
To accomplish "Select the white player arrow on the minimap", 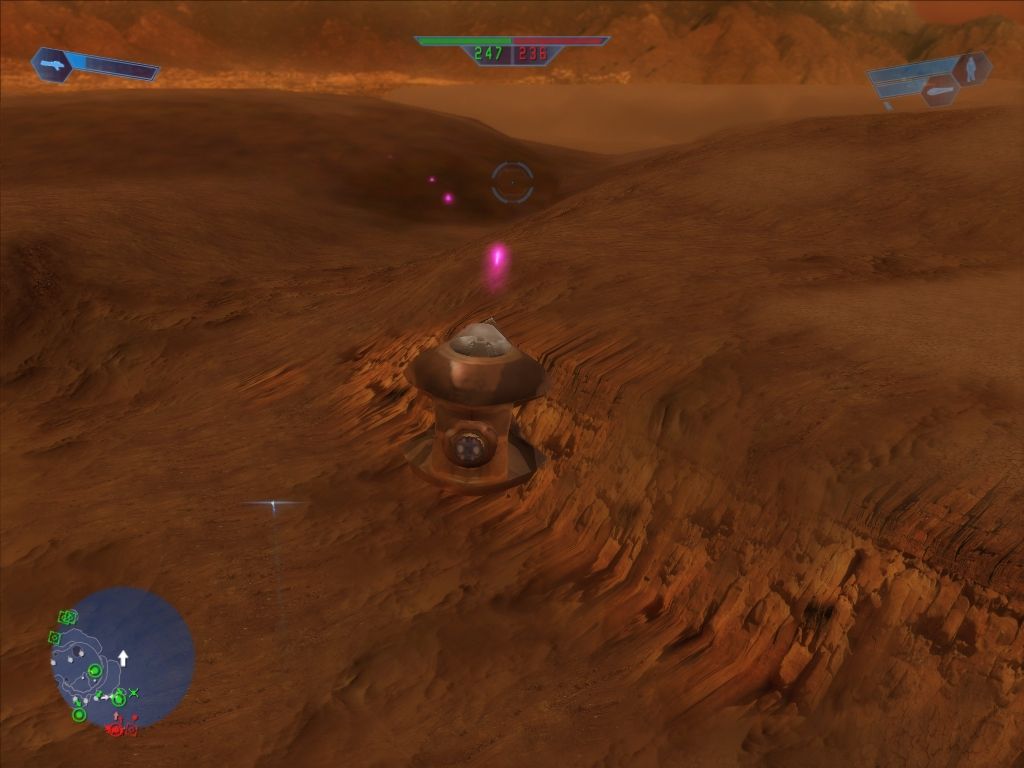I will point(123,658).
